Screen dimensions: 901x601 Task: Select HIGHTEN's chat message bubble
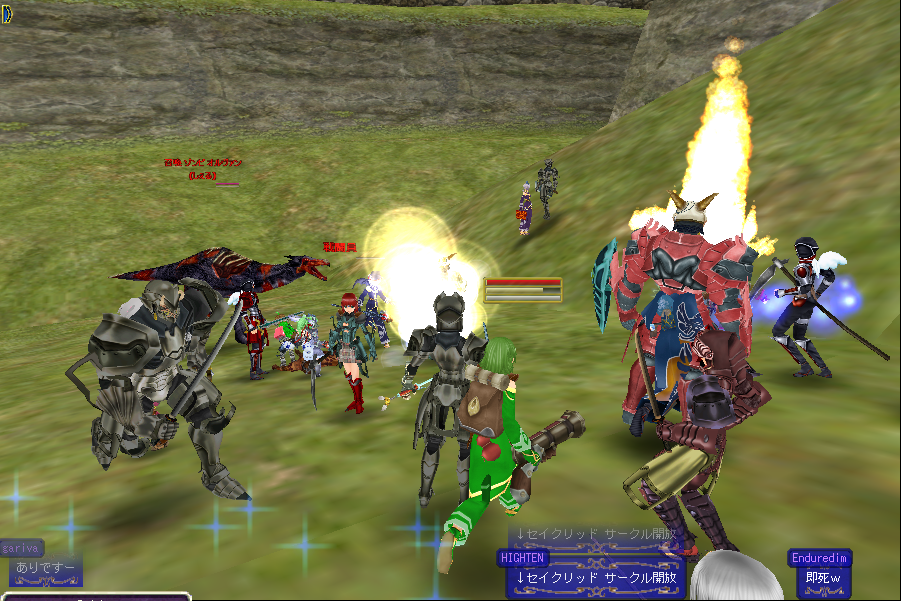coord(596,577)
